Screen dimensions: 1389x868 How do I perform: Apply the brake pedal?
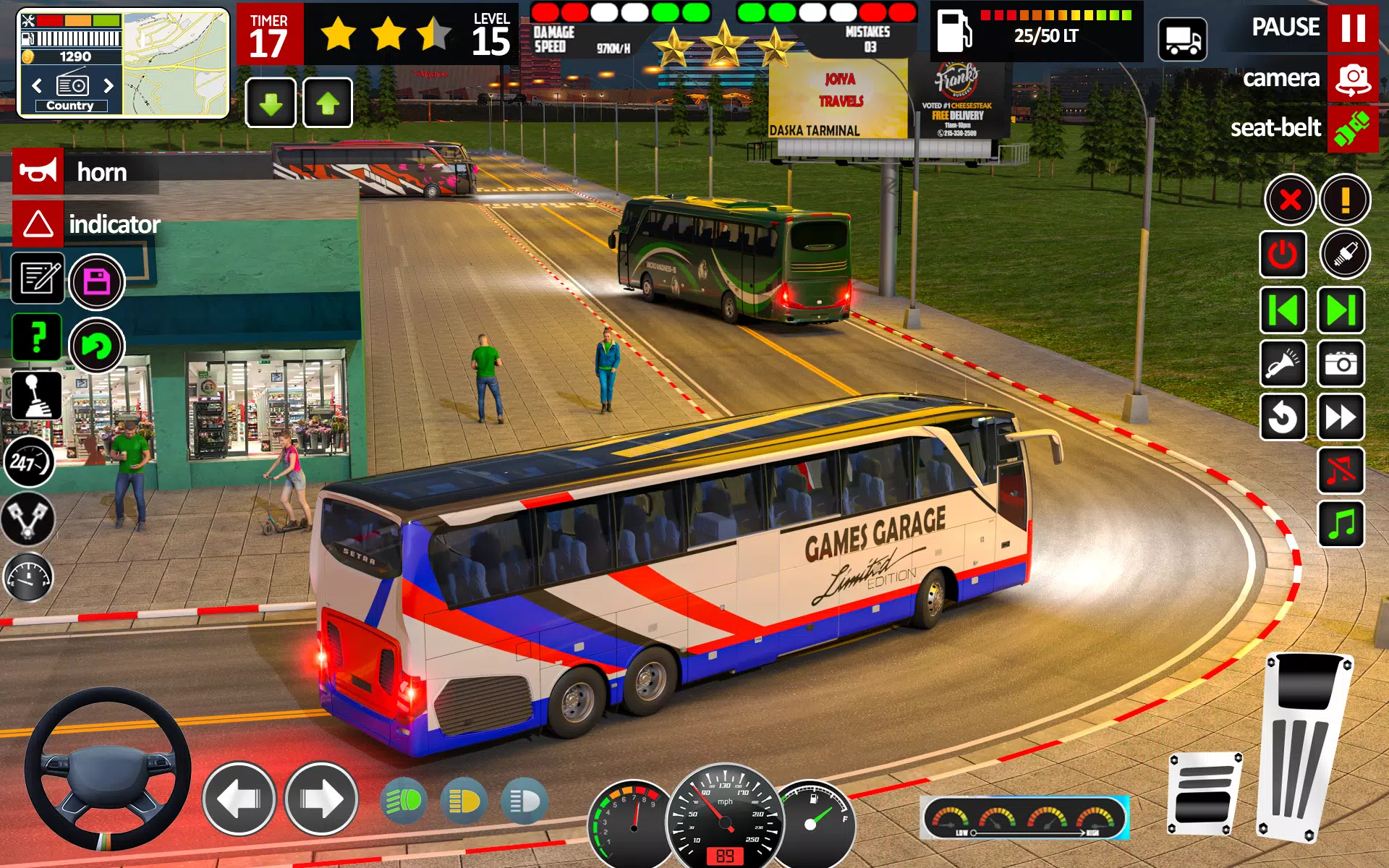coord(1203,792)
